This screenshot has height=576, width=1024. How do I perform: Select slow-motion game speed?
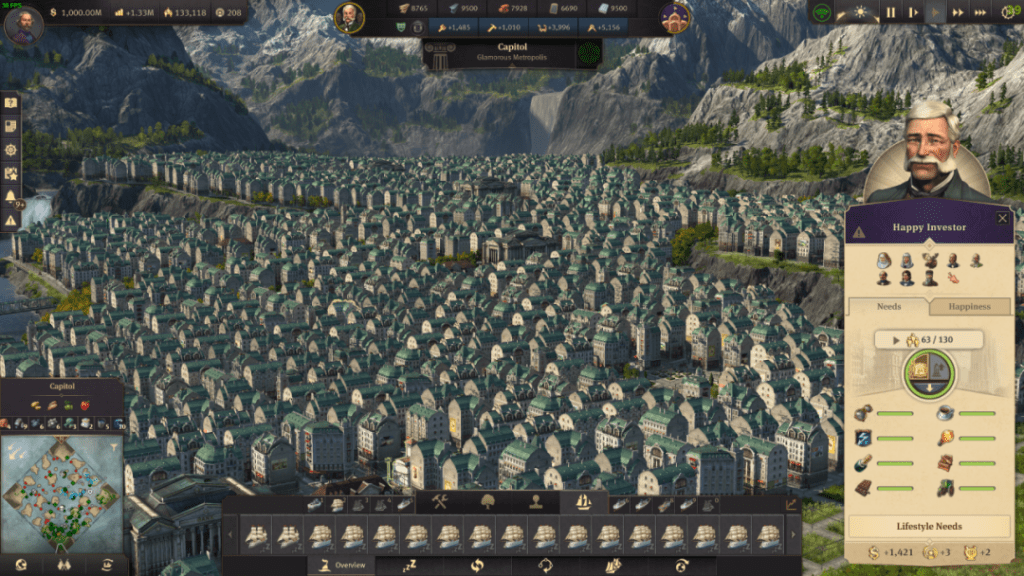click(913, 13)
